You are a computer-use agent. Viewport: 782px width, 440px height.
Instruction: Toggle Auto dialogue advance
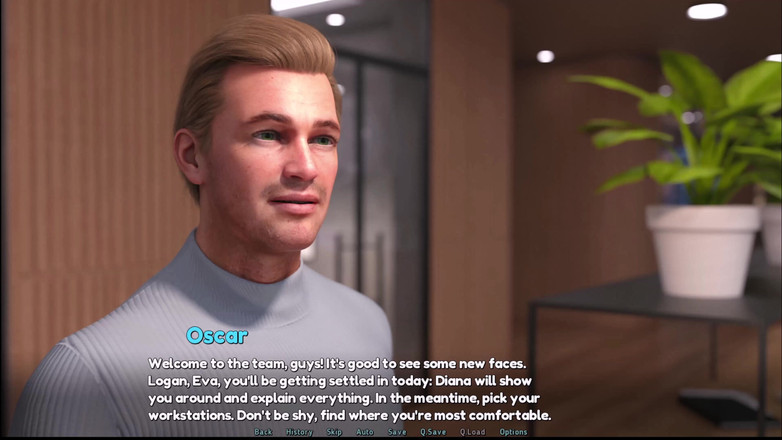pos(365,432)
